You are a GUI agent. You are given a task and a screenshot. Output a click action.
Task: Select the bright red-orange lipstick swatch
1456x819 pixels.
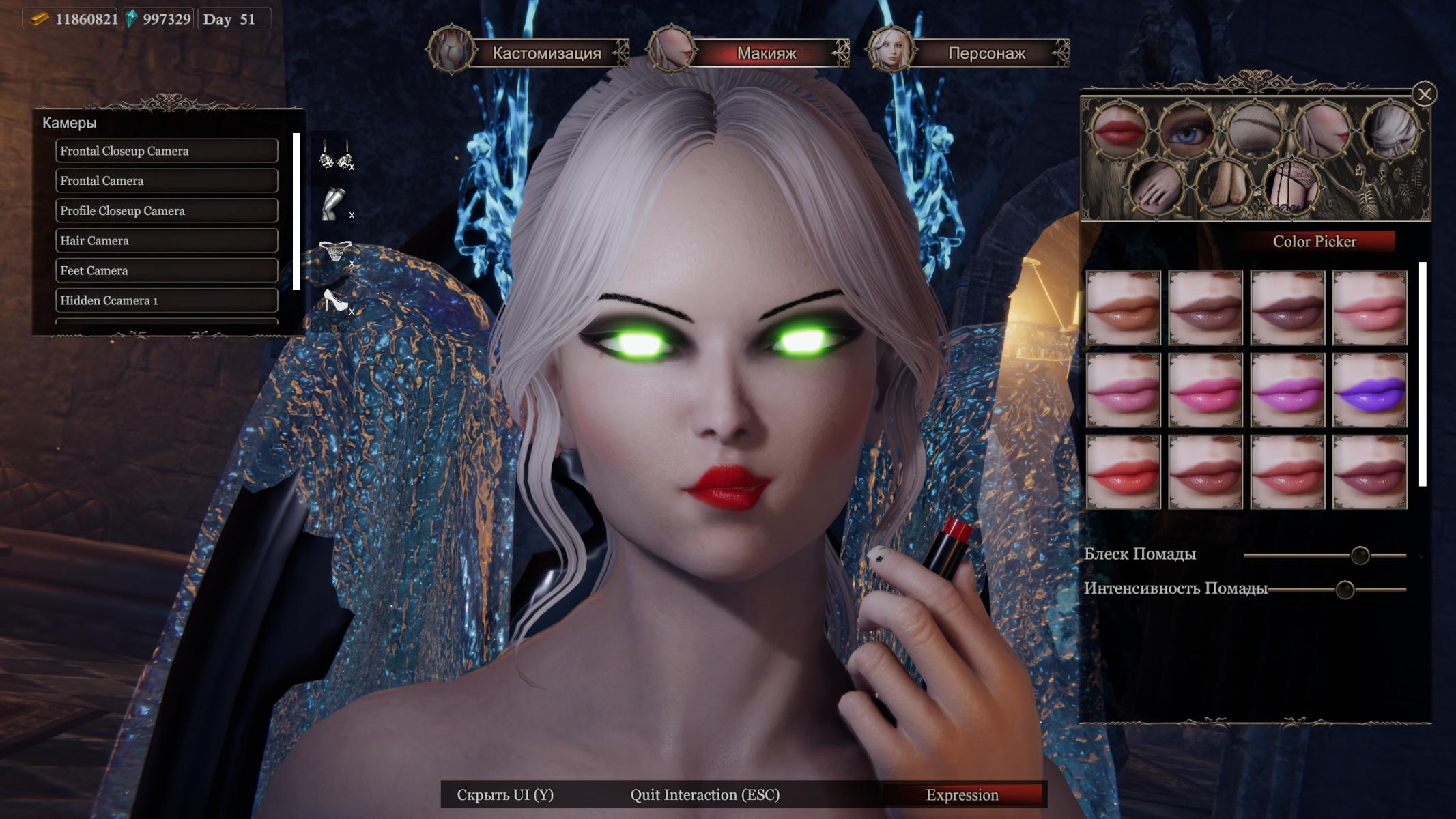(1124, 472)
